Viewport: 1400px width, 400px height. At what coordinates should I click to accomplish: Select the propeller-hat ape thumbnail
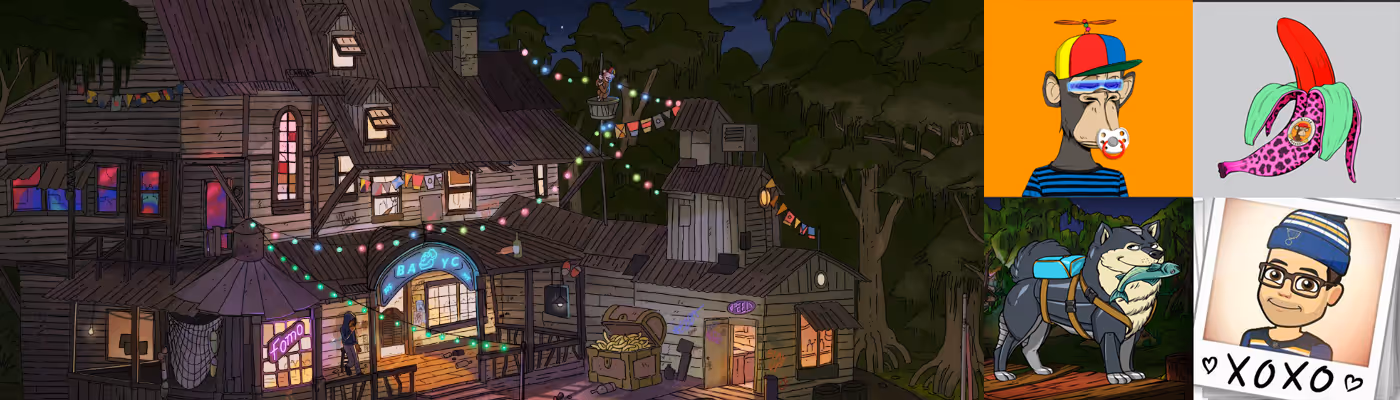pyautogui.click(x=1088, y=98)
